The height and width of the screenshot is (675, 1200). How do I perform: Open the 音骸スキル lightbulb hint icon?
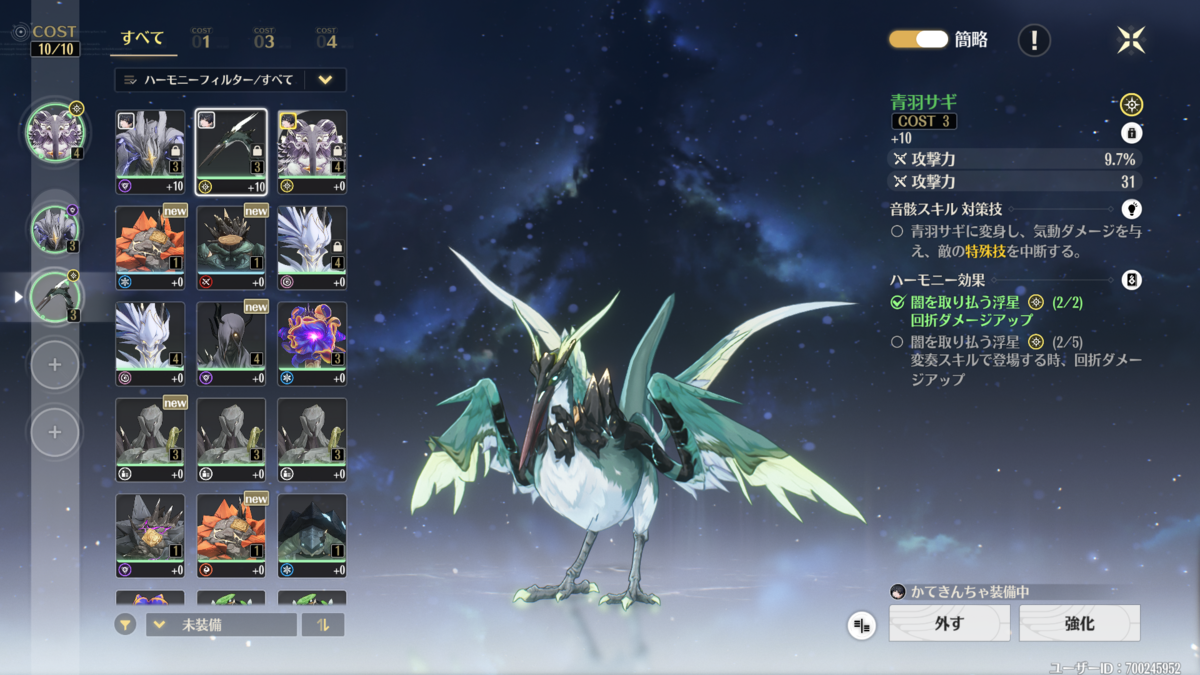(x=1131, y=209)
